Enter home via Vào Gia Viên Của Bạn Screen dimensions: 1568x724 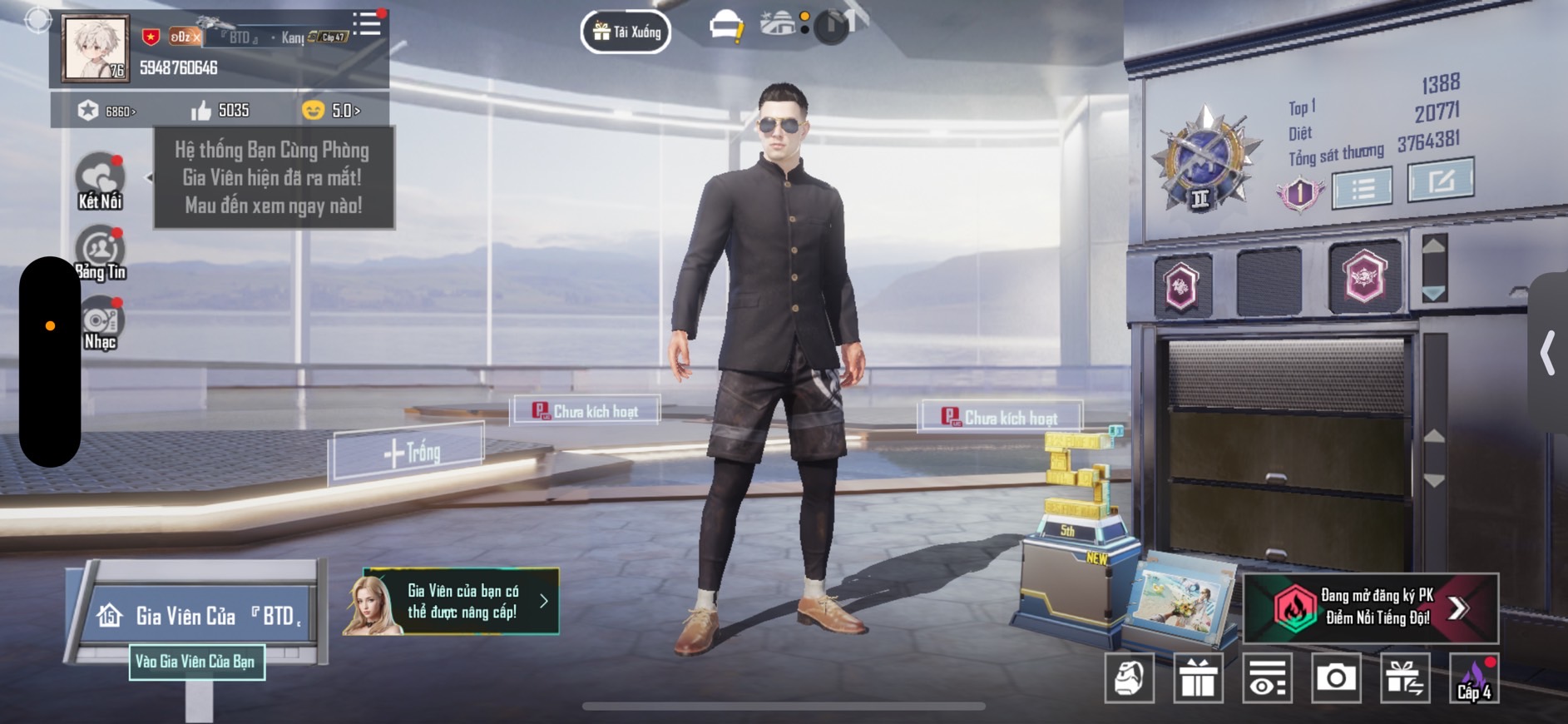click(x=196, y=662)
